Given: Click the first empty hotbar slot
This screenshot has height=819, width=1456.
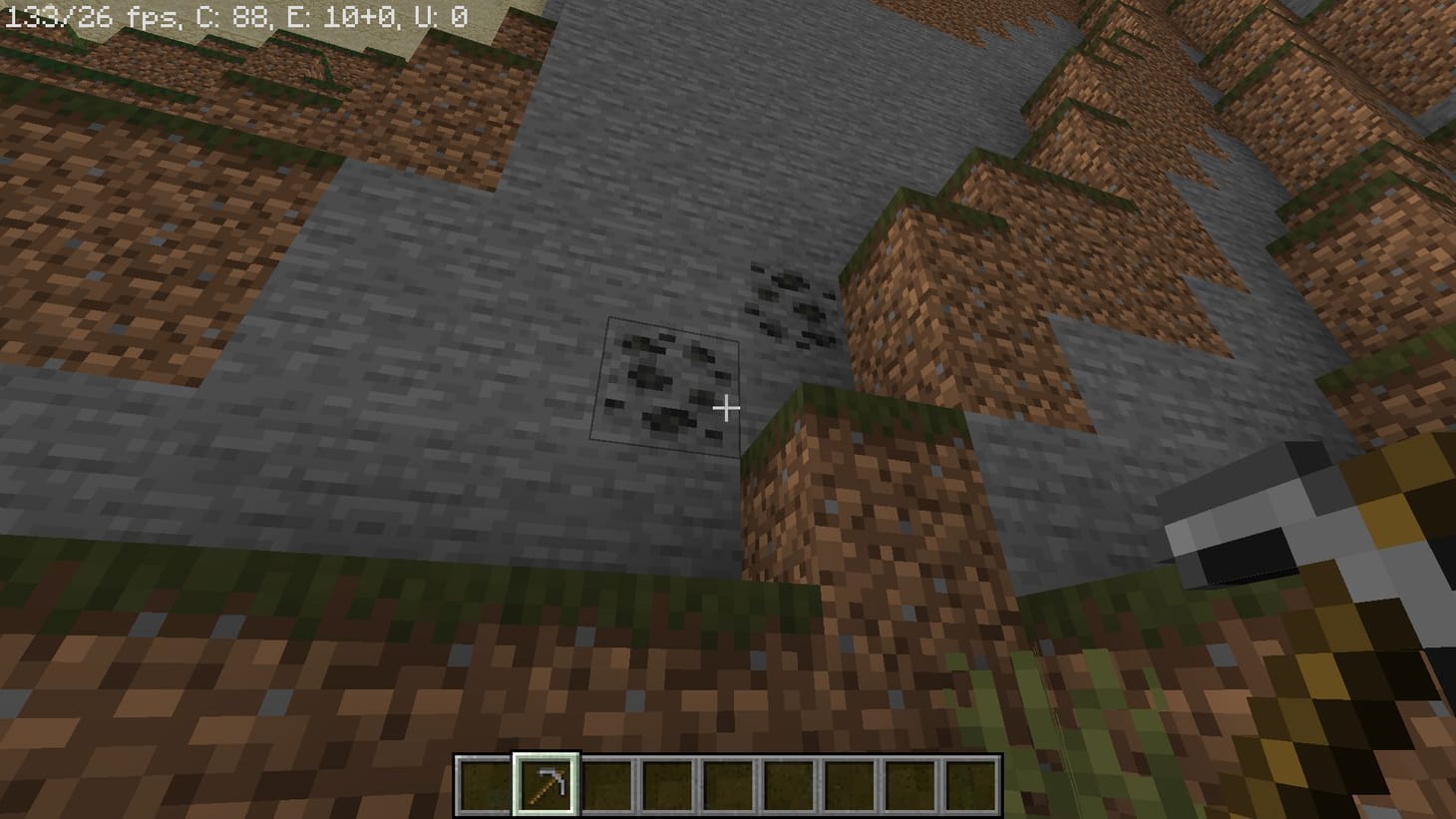Looking at the screenshot, I should click(x=486, y=784).
